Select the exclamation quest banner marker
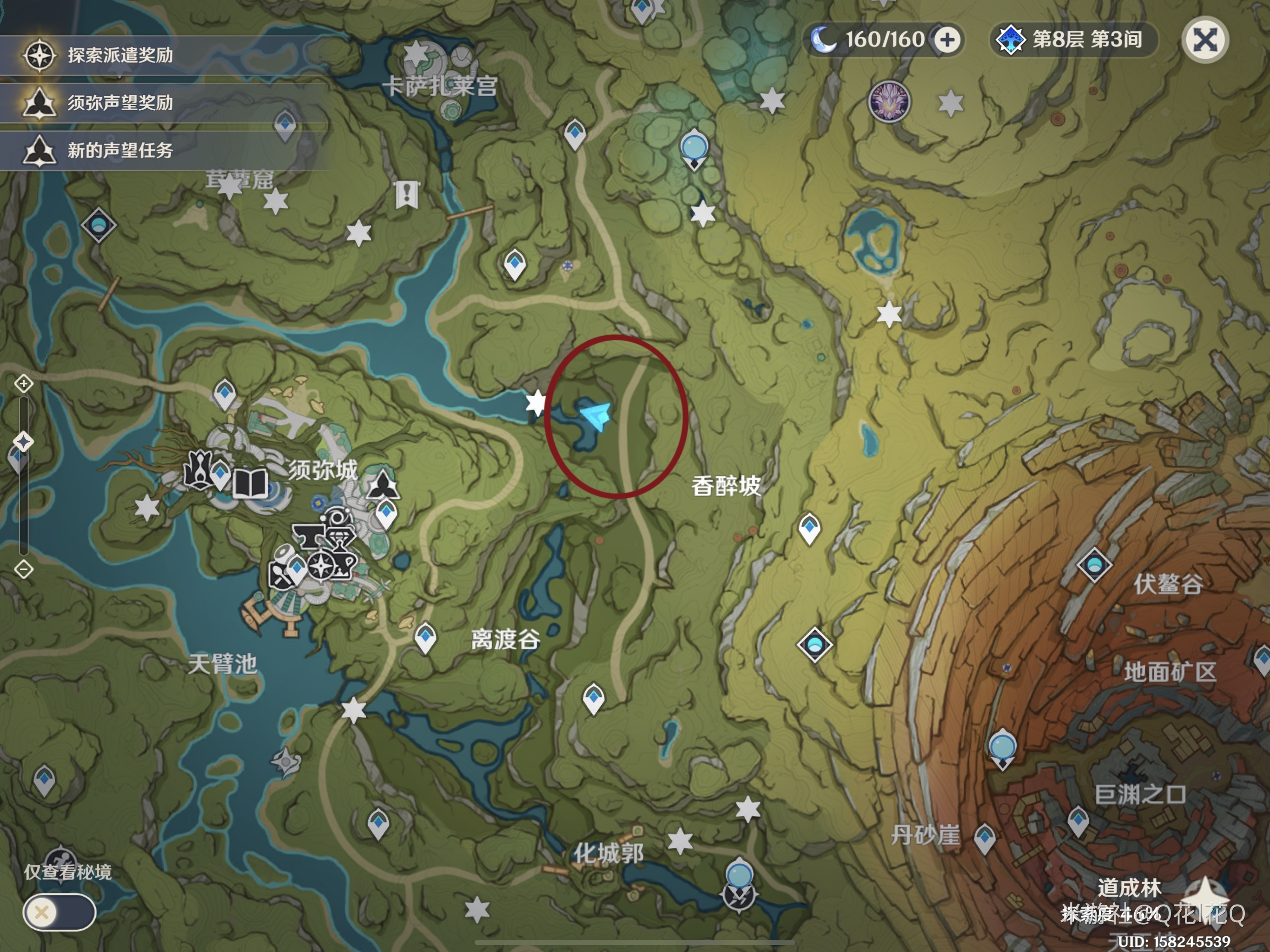 click(406, 194)
